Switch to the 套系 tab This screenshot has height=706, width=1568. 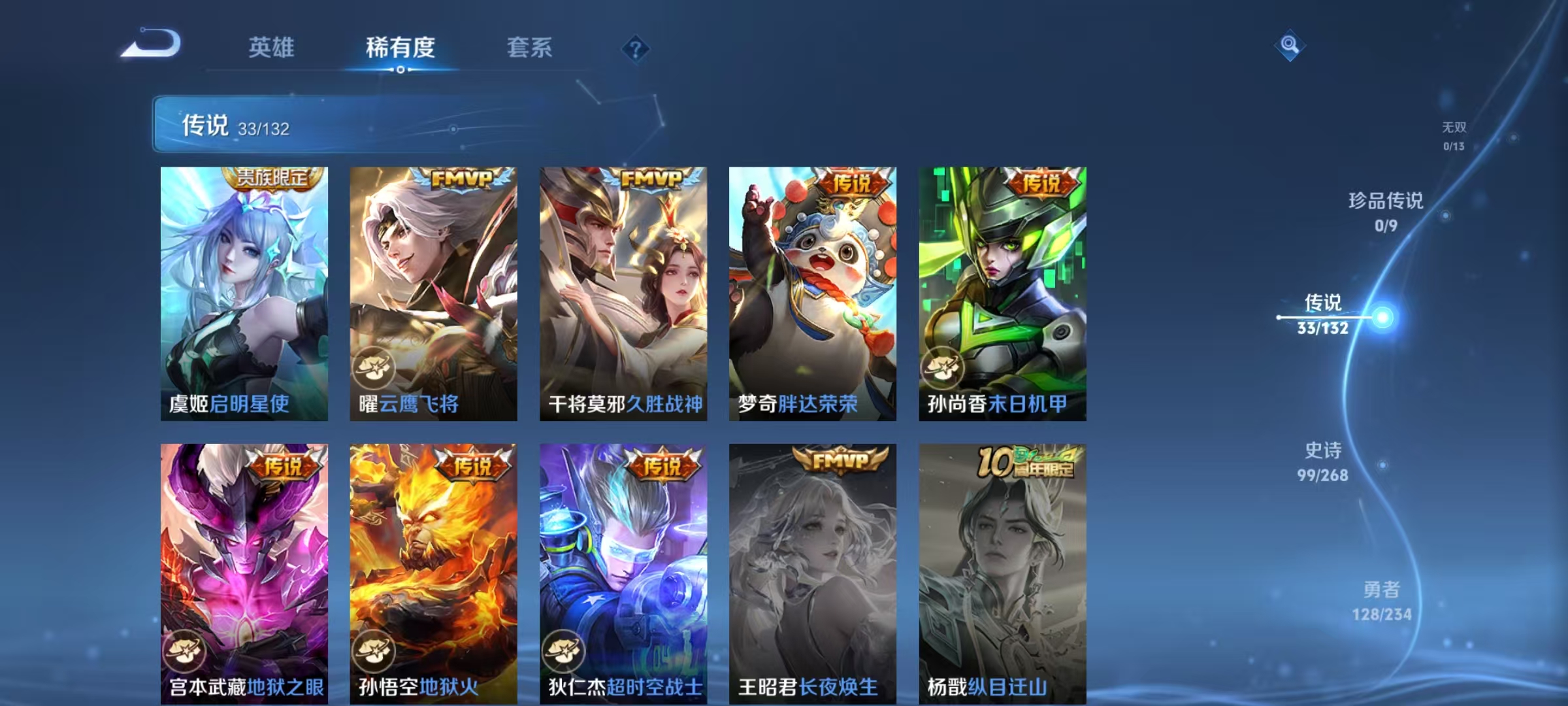click(x=531, y=48)
